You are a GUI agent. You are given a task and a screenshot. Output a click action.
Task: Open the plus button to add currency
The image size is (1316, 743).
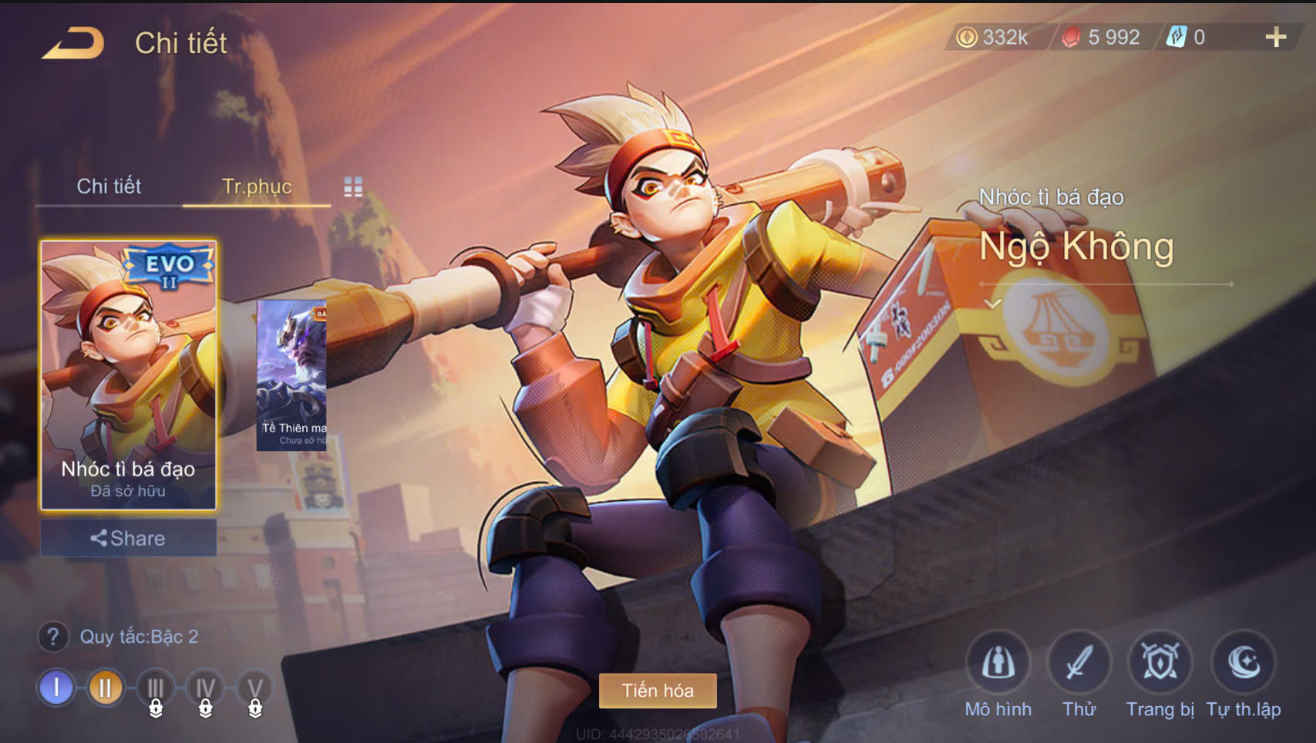(x=1276, y=37)
